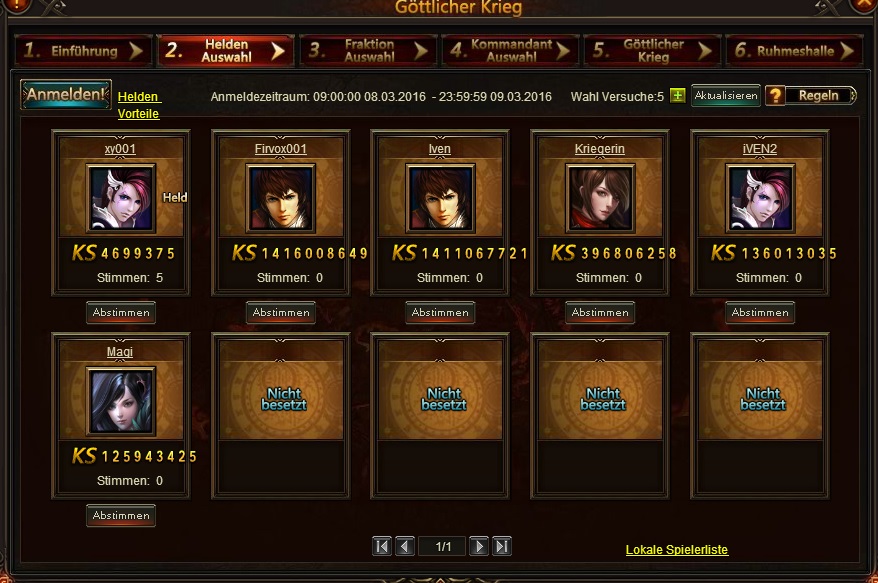The width and height of the screenshot is (878, 583).
Task: Jump to the last page arrow
Action: coord(503,546)
